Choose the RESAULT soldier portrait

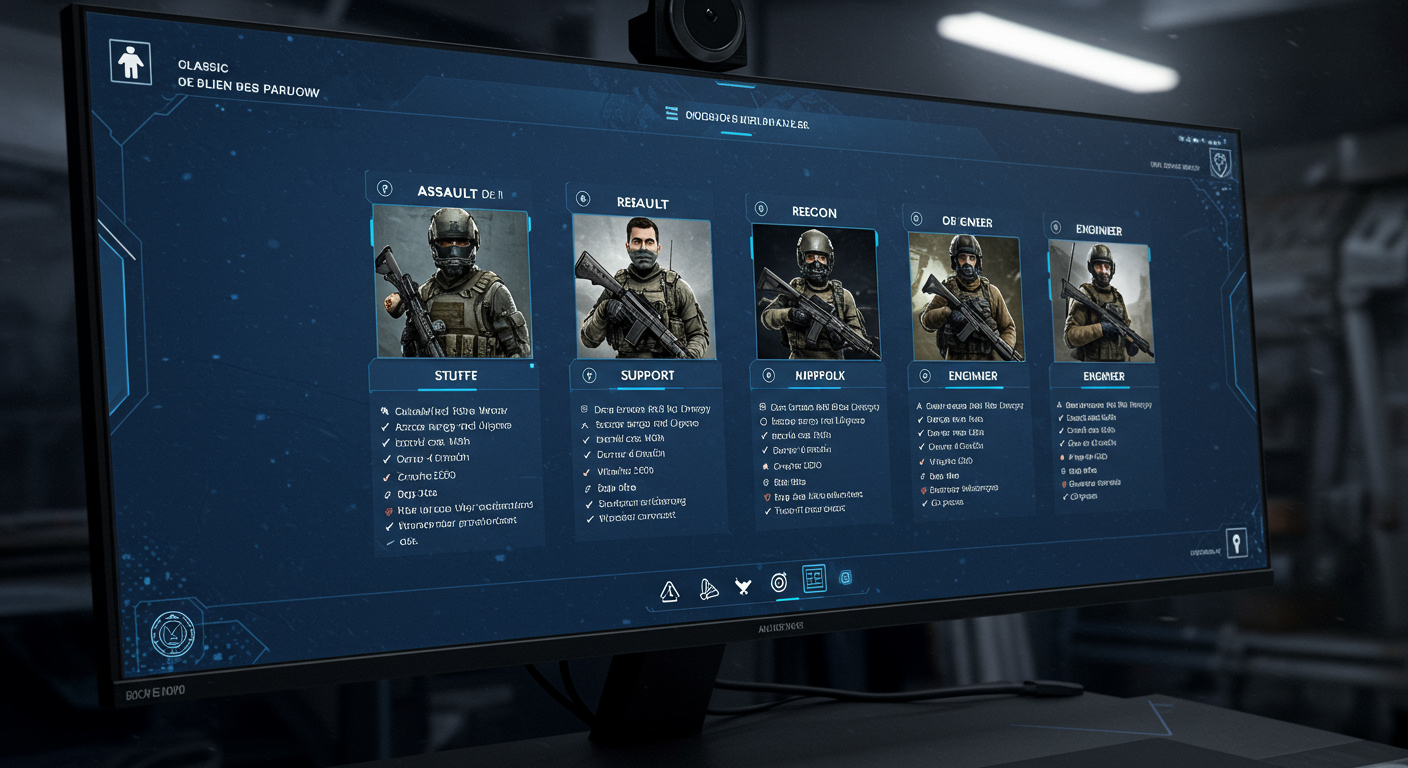[644, 287]
